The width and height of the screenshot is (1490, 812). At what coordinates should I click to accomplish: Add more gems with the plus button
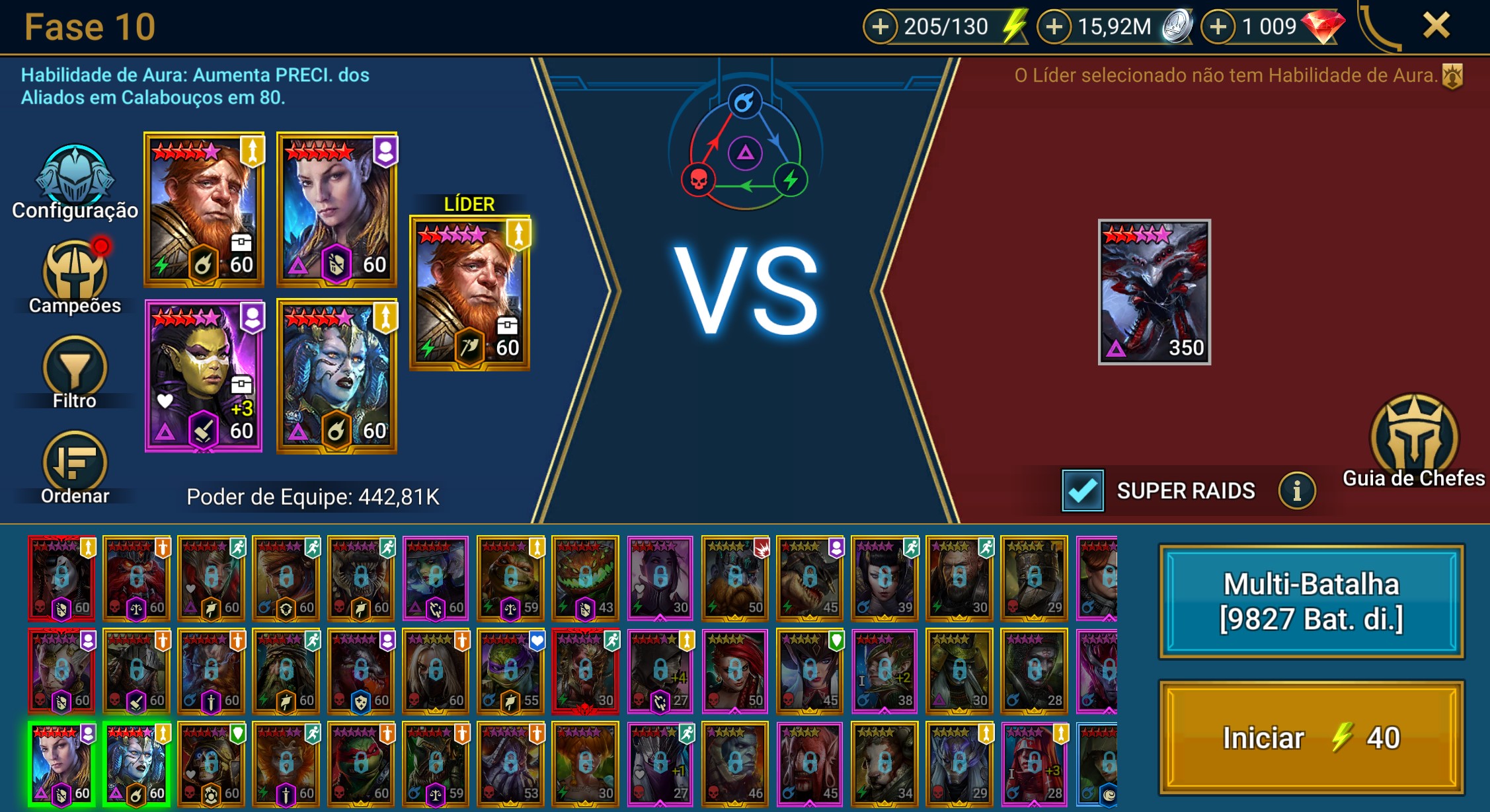[1218, 27]
